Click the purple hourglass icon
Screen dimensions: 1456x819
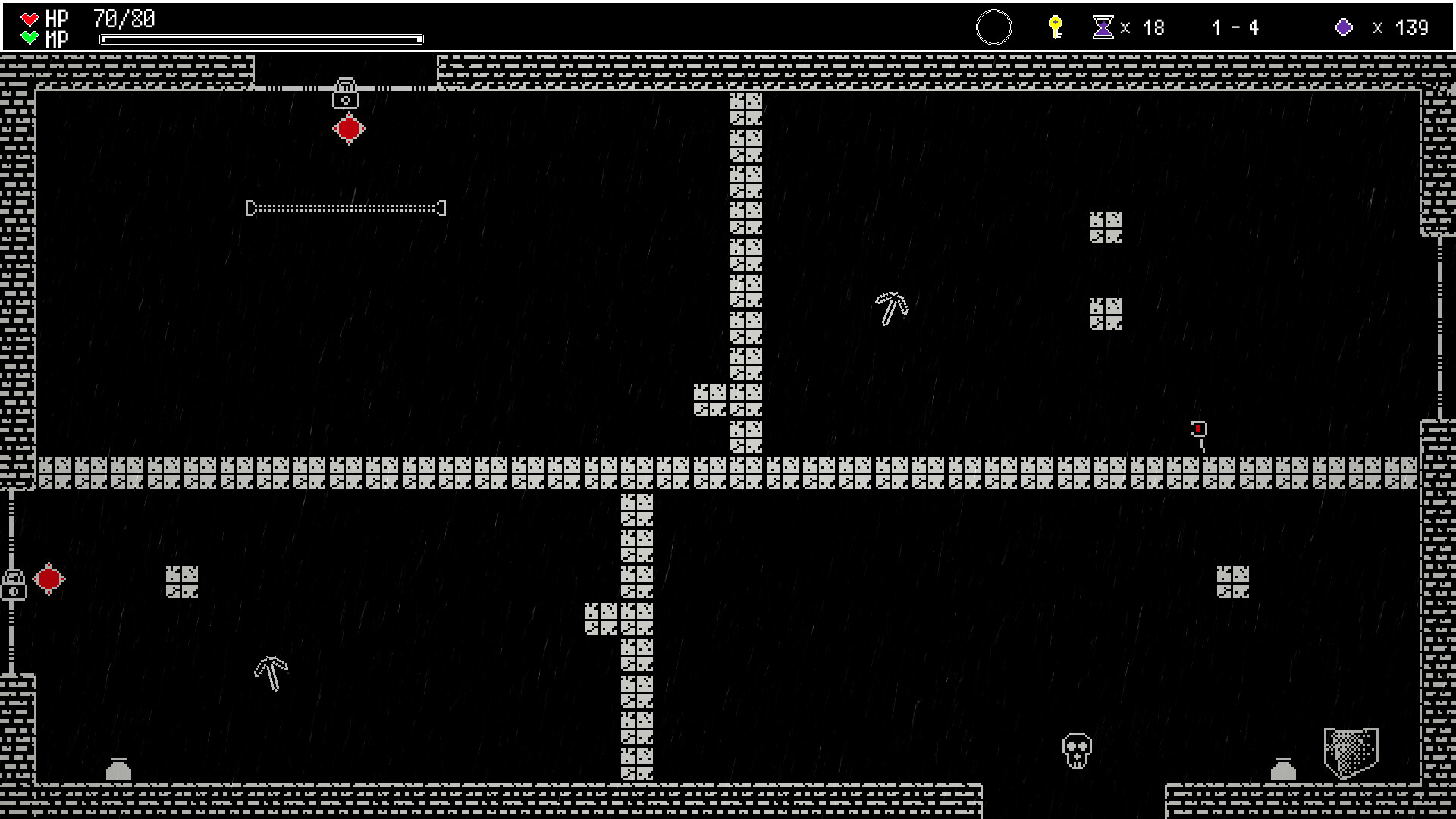1103,28
